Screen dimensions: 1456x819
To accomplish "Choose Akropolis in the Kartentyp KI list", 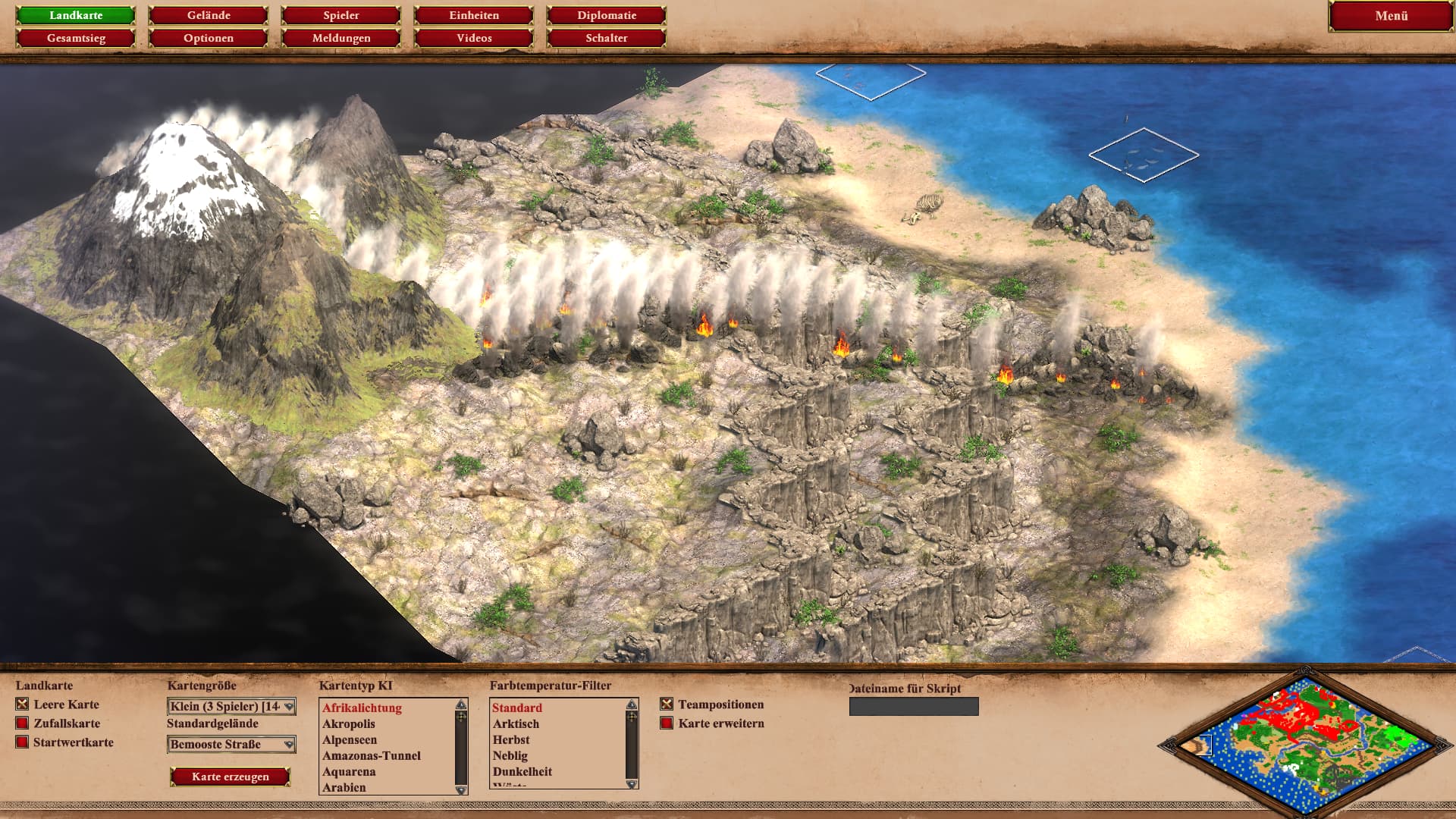I will click(x=349, y=724).
